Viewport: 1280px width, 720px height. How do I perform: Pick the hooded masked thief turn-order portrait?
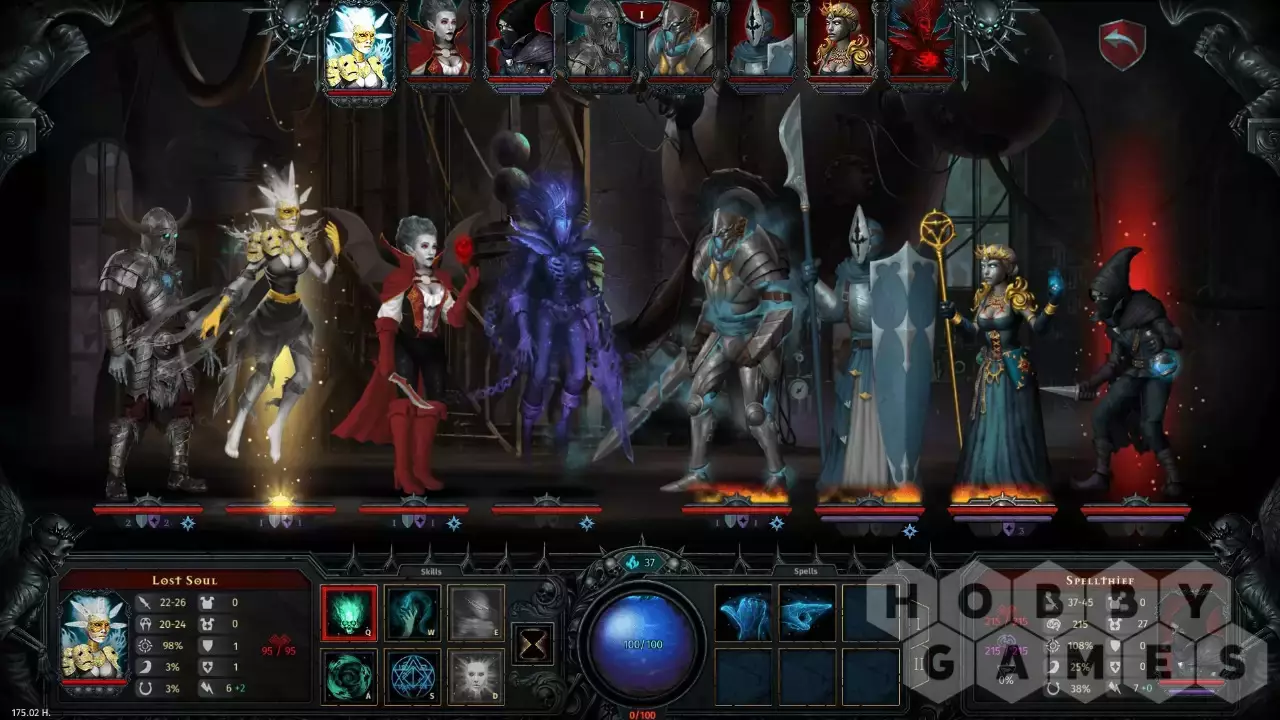coord(520,40)
